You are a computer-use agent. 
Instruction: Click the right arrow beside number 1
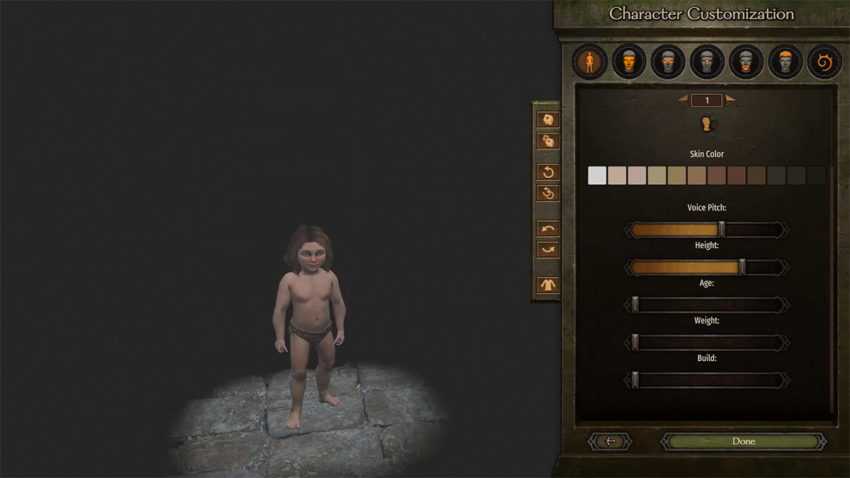(730, 99)
